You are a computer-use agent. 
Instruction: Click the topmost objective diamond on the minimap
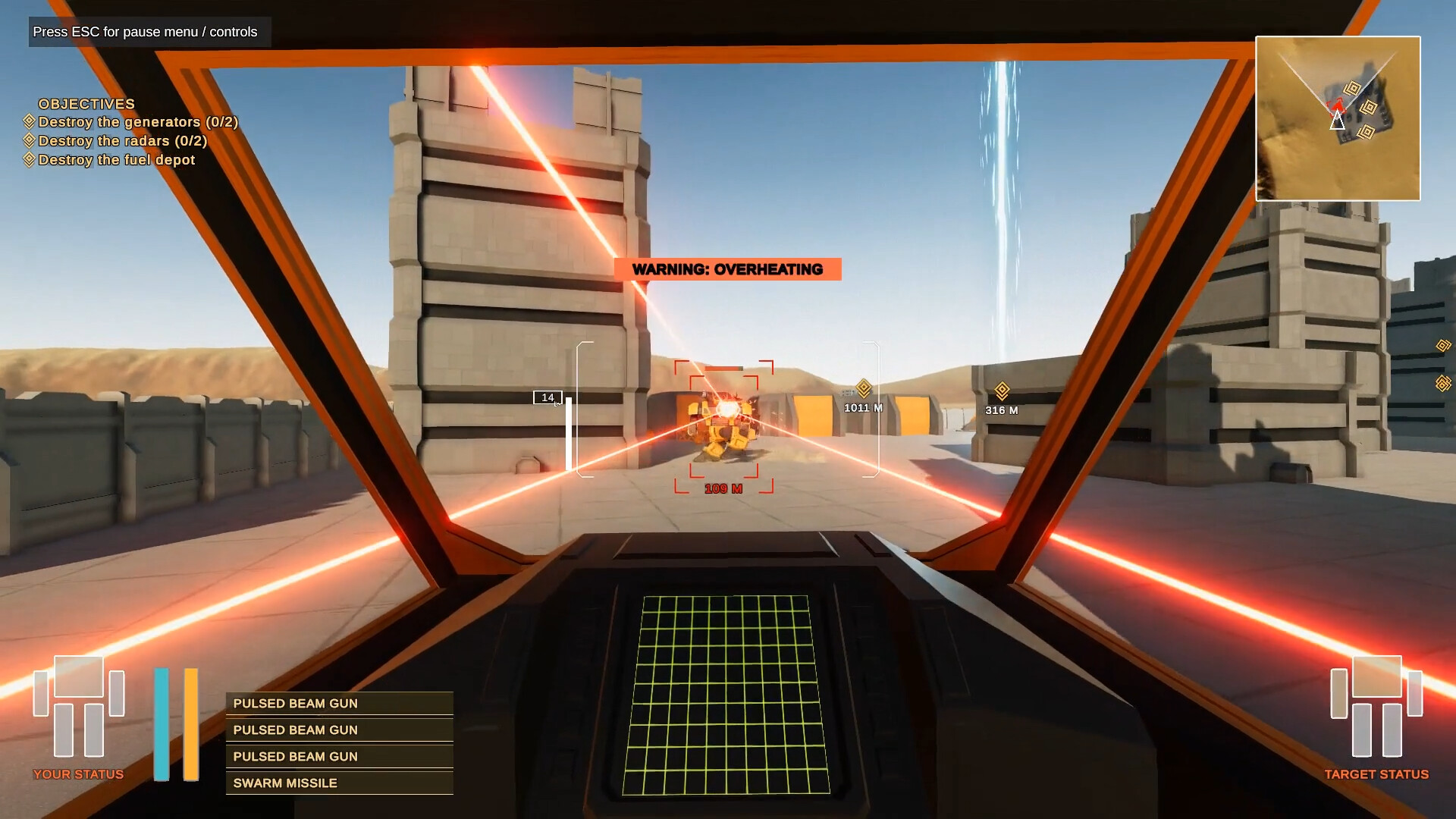point(1354,88)
